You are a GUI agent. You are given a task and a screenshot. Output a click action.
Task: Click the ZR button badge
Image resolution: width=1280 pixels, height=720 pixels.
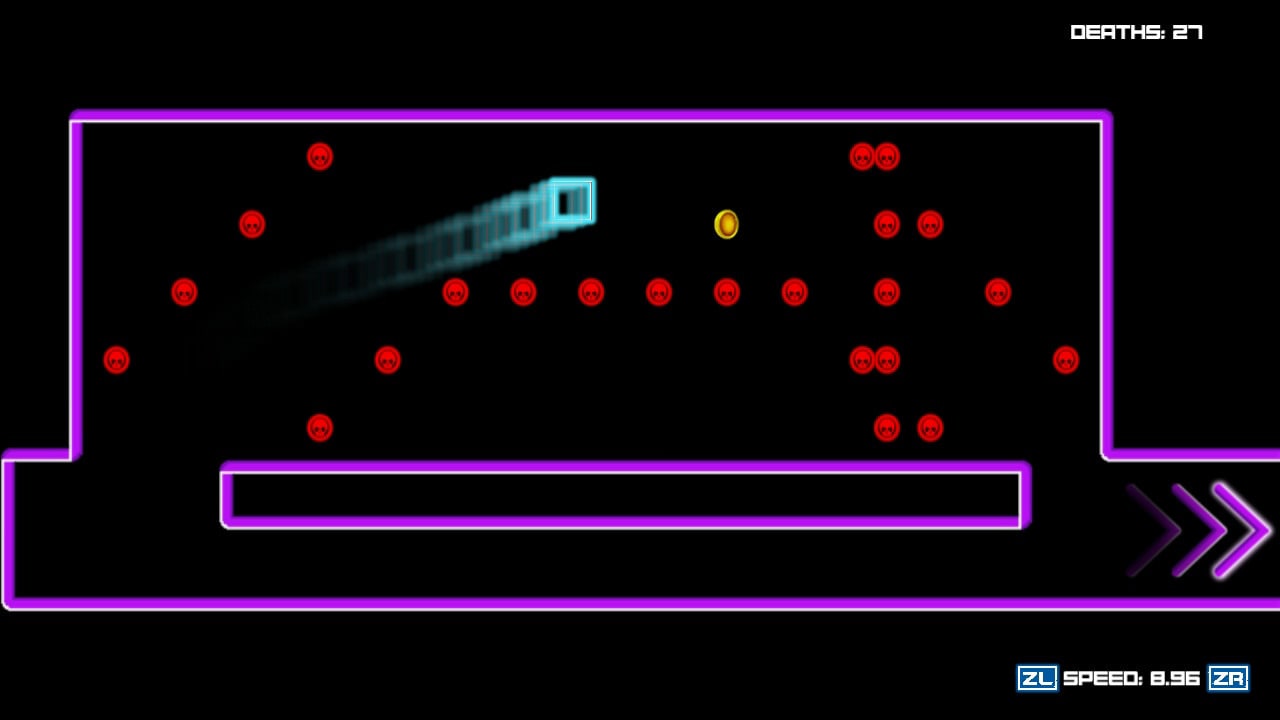pos(1232,678)
